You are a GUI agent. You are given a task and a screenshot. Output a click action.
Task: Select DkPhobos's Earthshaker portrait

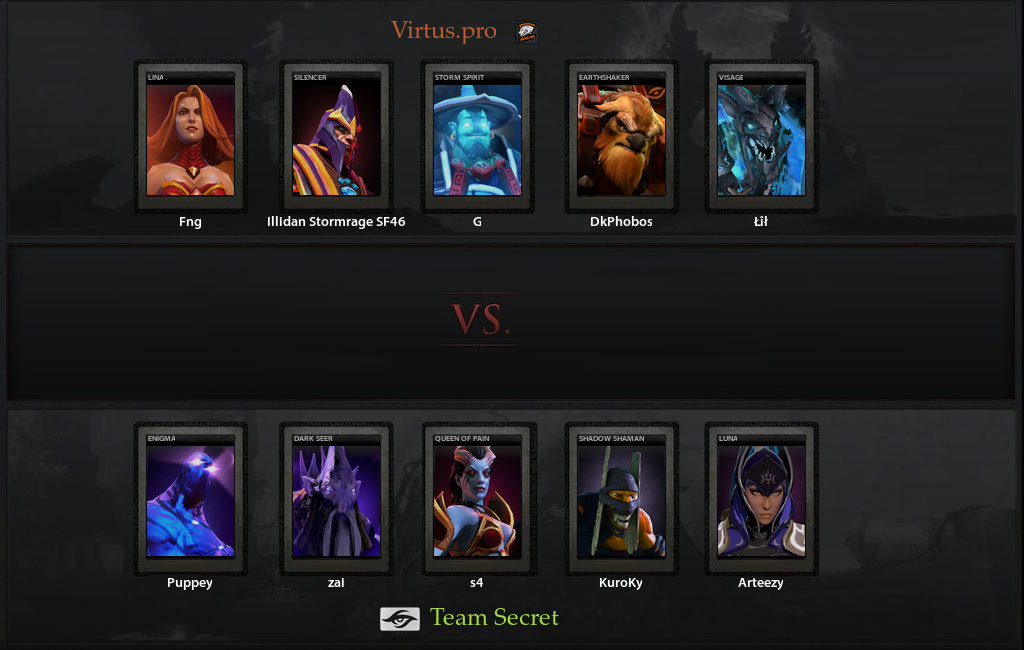click(x=621, y=138)
